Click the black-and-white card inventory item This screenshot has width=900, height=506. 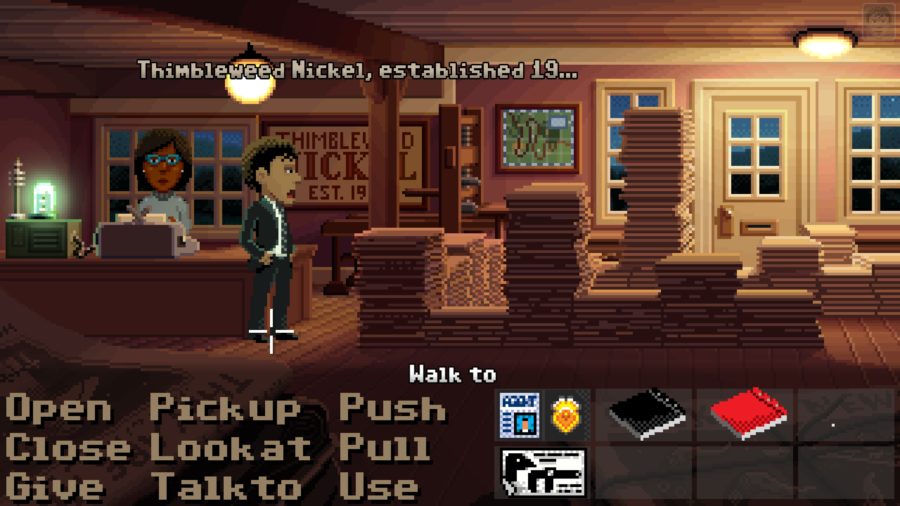point(541,471)
